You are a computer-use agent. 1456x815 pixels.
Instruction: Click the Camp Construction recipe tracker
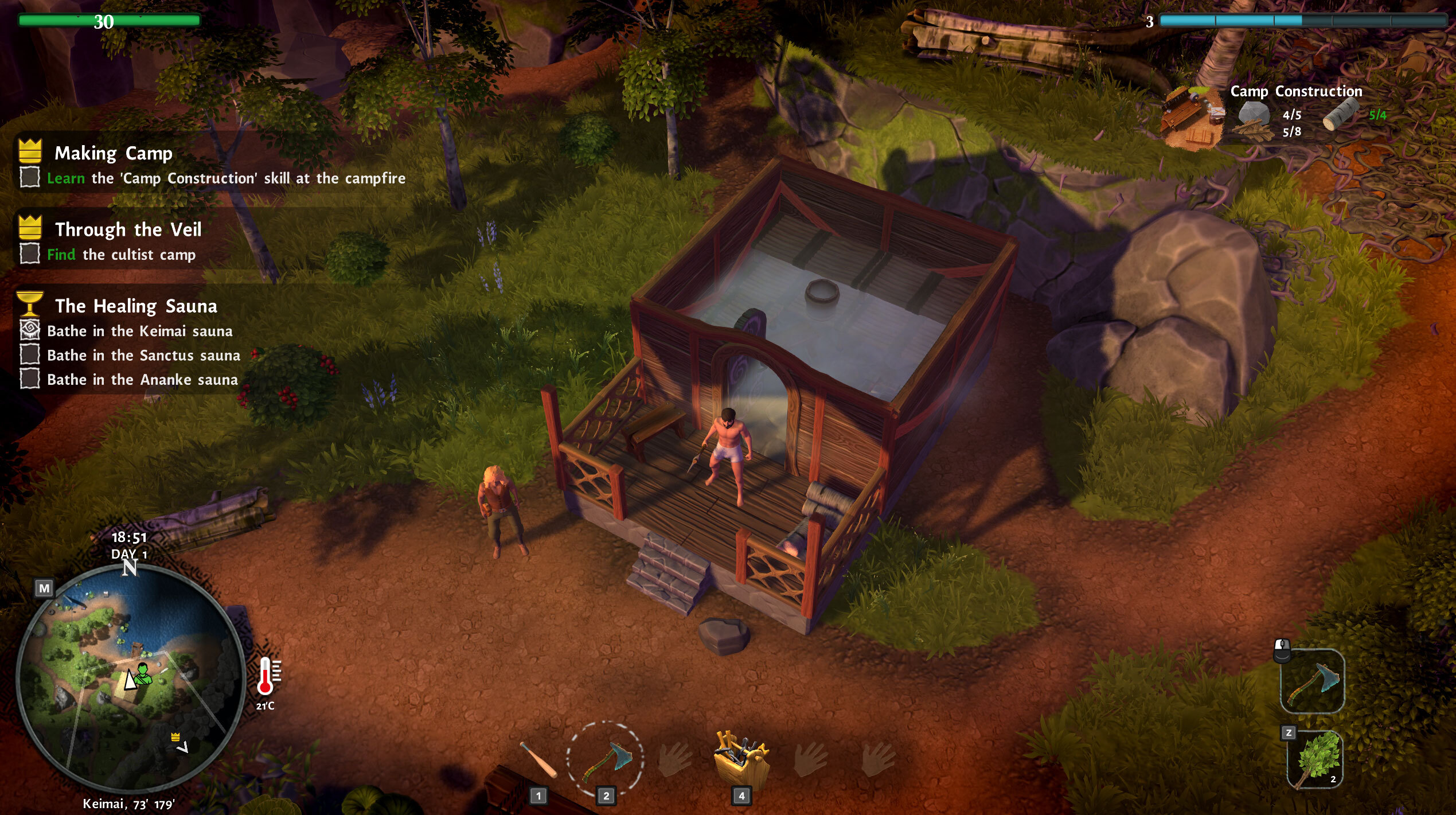coord(1295,92)
